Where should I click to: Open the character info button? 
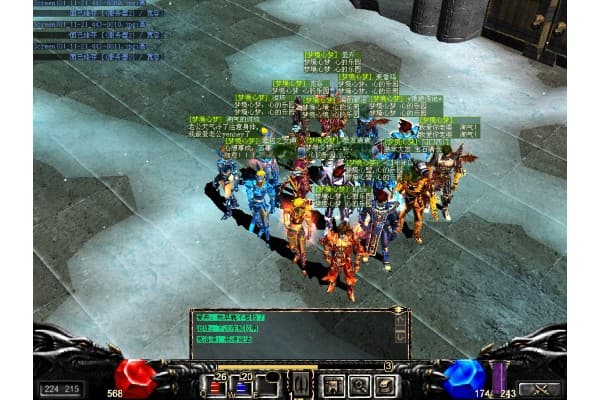point(335,385)
